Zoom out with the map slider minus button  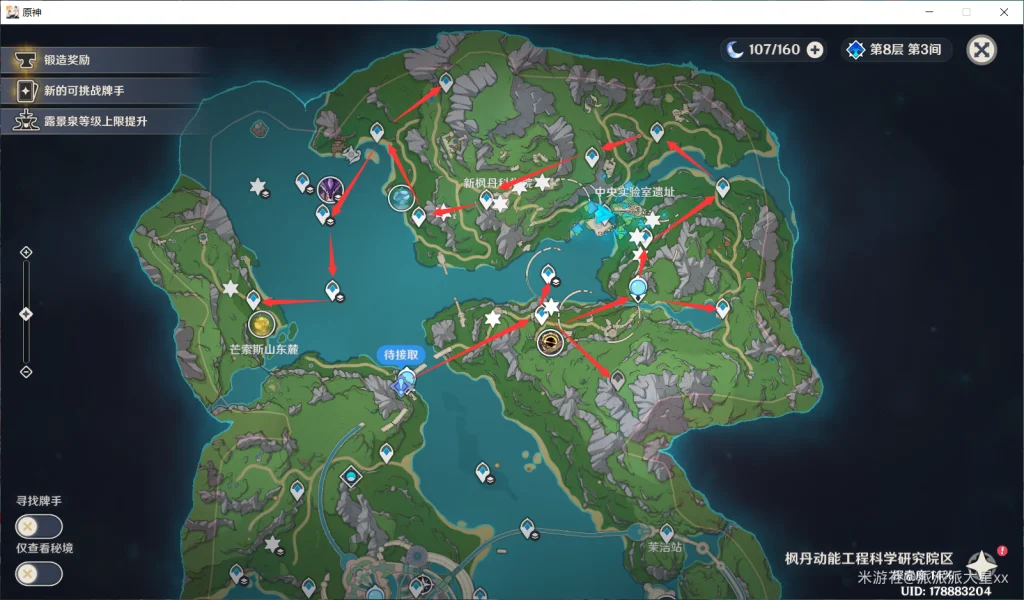tap(26, 372)
